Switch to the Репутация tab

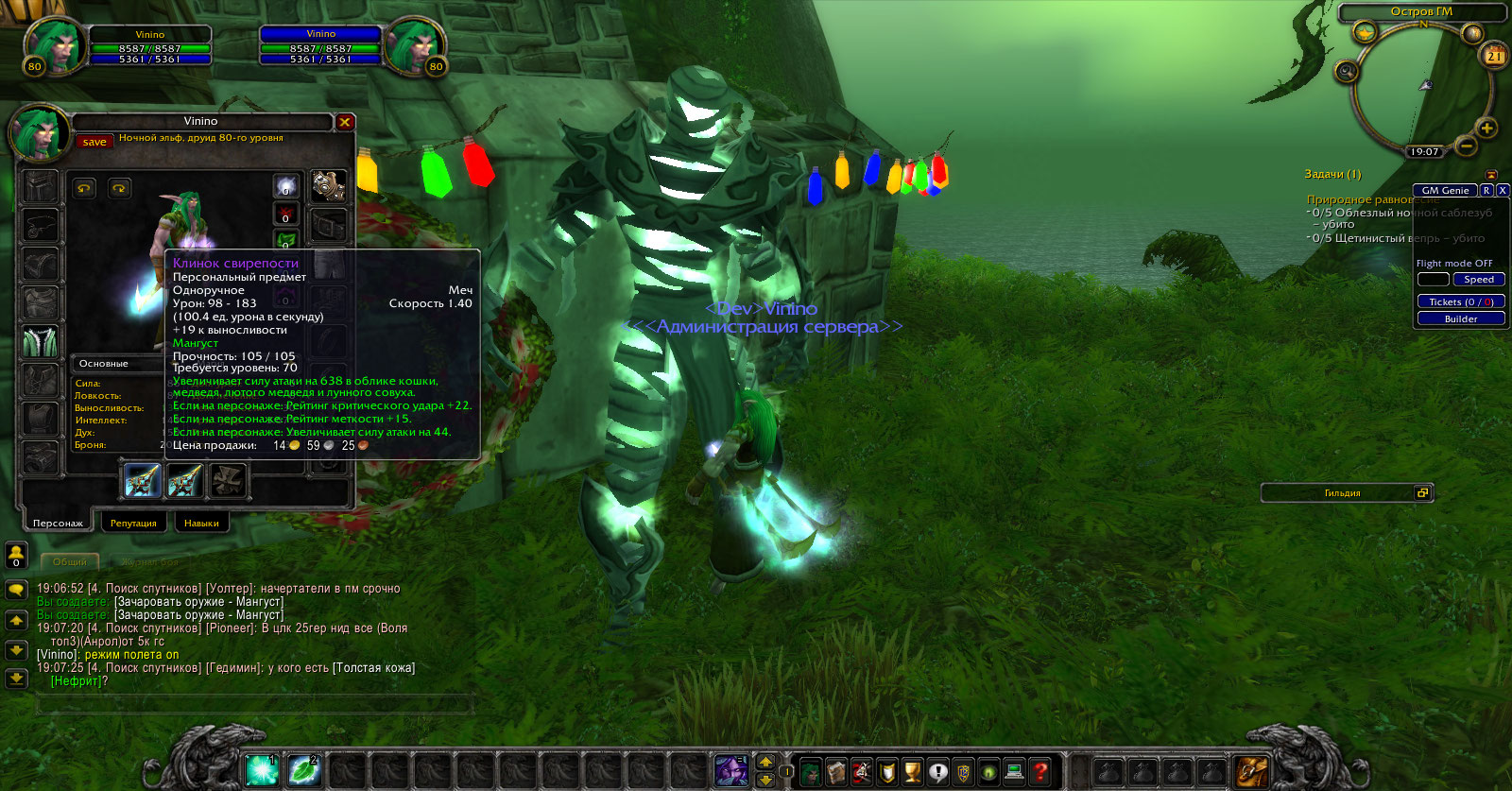(x=133, y=523)
